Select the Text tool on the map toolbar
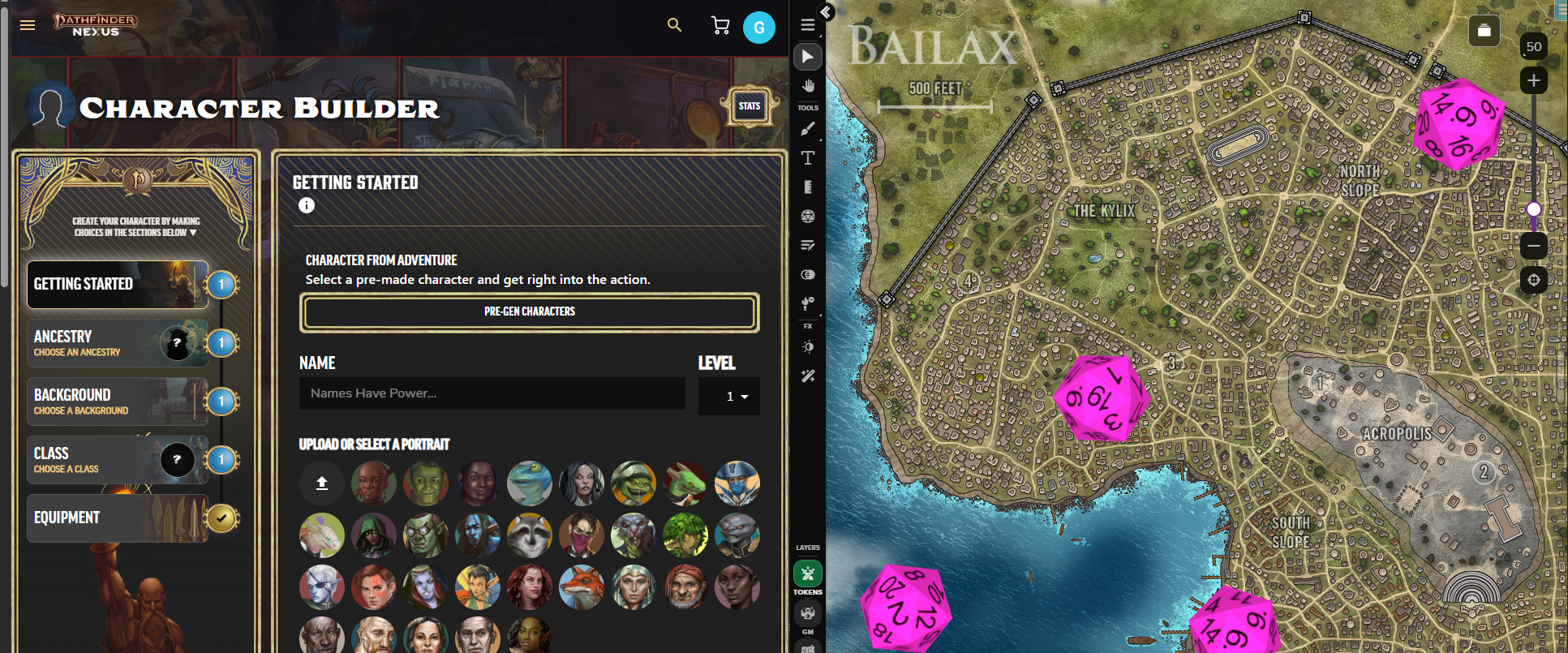This screenshot has width=1568, height=653. coord(807,158)
